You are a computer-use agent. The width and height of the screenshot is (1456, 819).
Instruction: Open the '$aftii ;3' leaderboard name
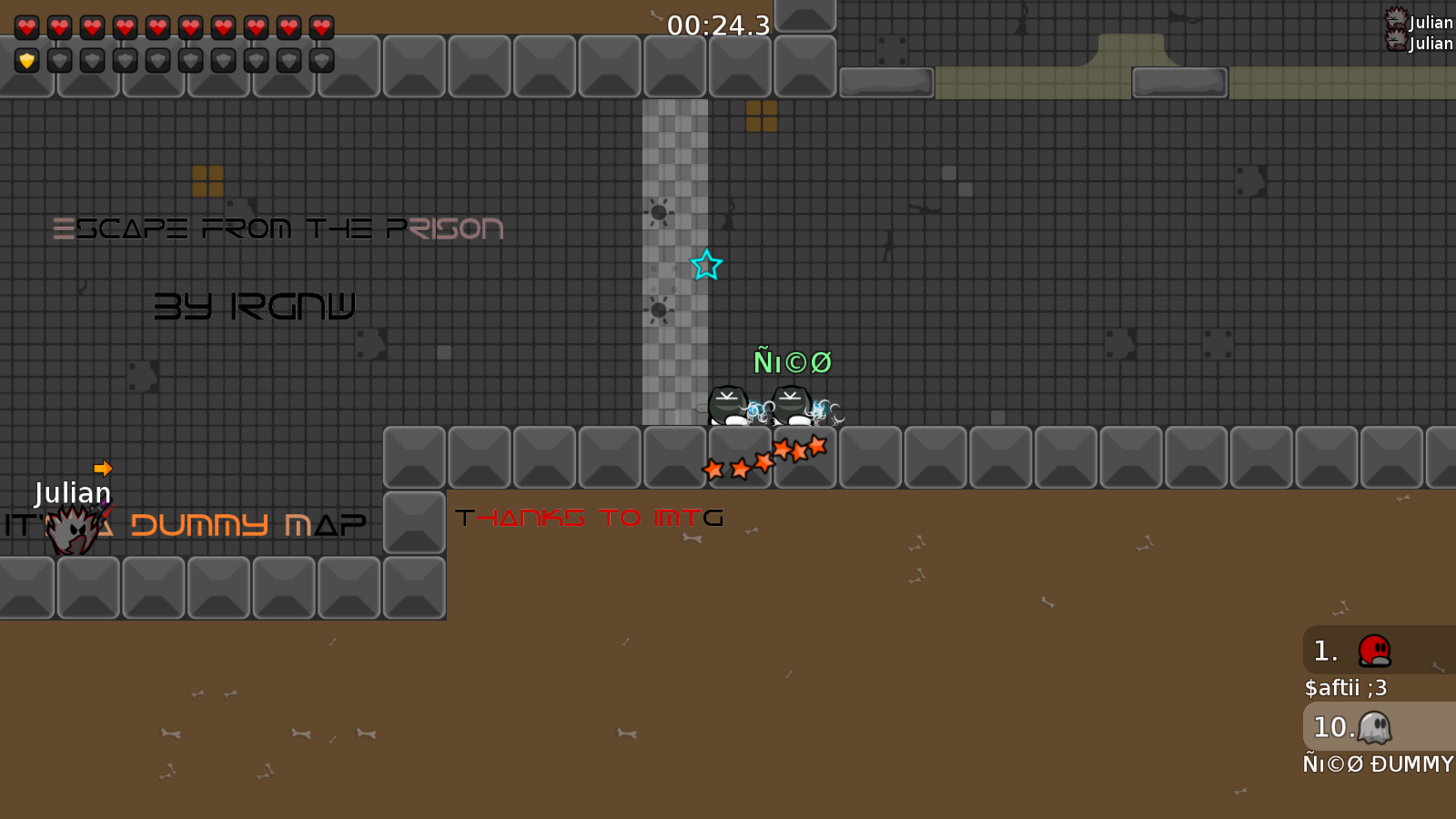pyautogui.click(x=1345, y=689)
